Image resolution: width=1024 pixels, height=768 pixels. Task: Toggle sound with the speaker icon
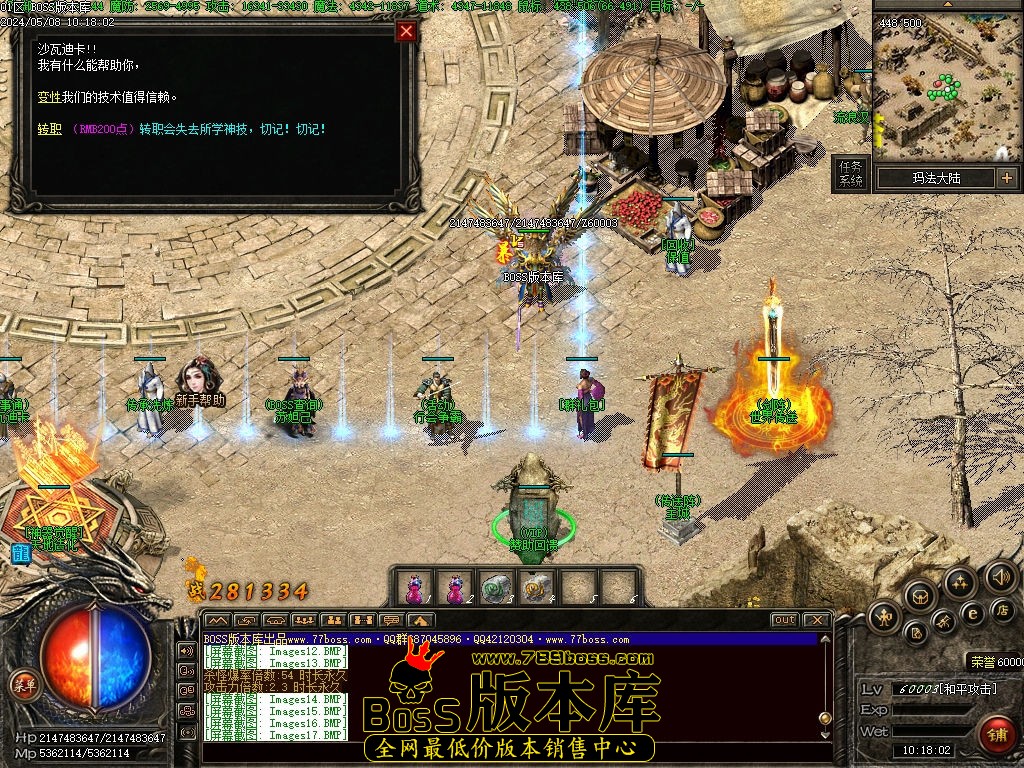click(x=999, y=576)
